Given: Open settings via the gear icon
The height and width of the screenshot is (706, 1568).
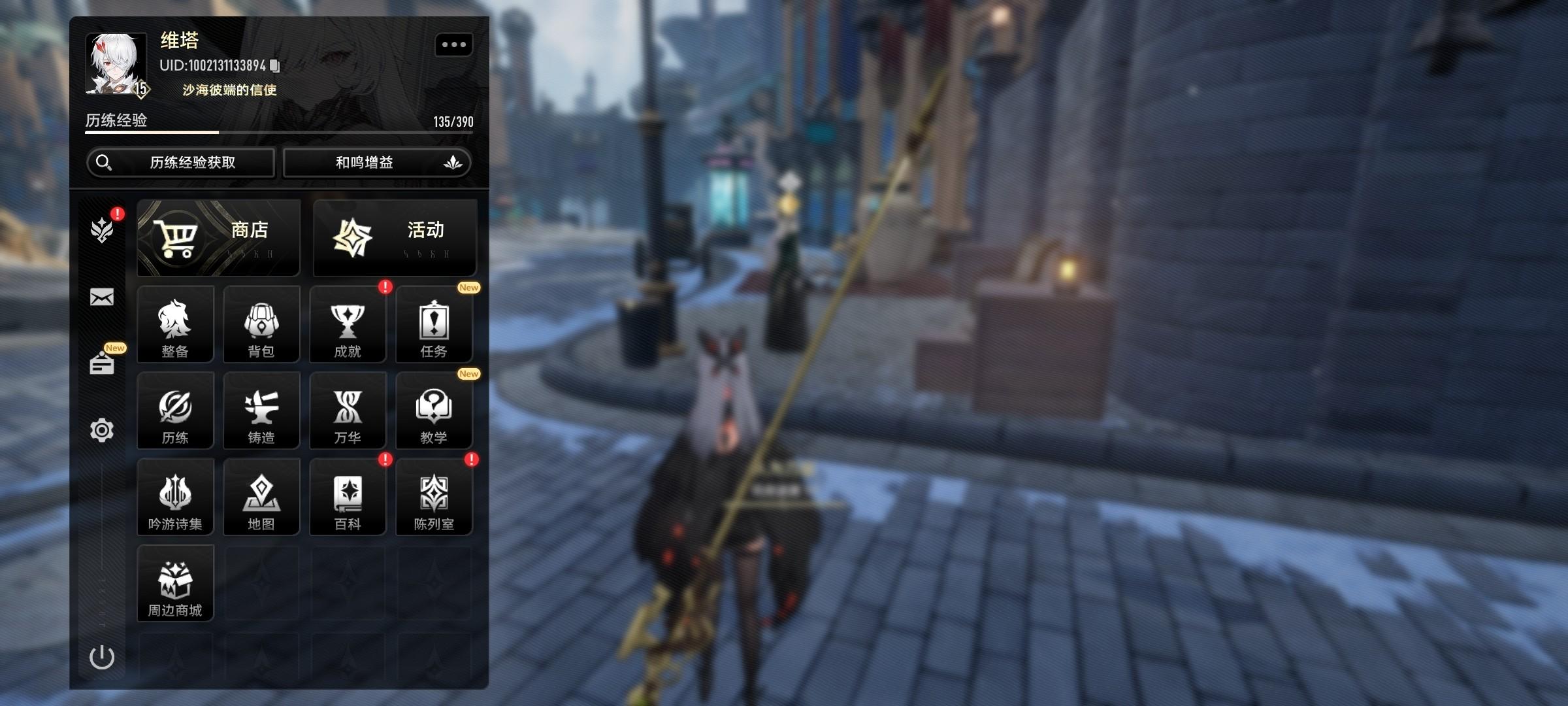Looking at the screenshot, I should point(102,430).
